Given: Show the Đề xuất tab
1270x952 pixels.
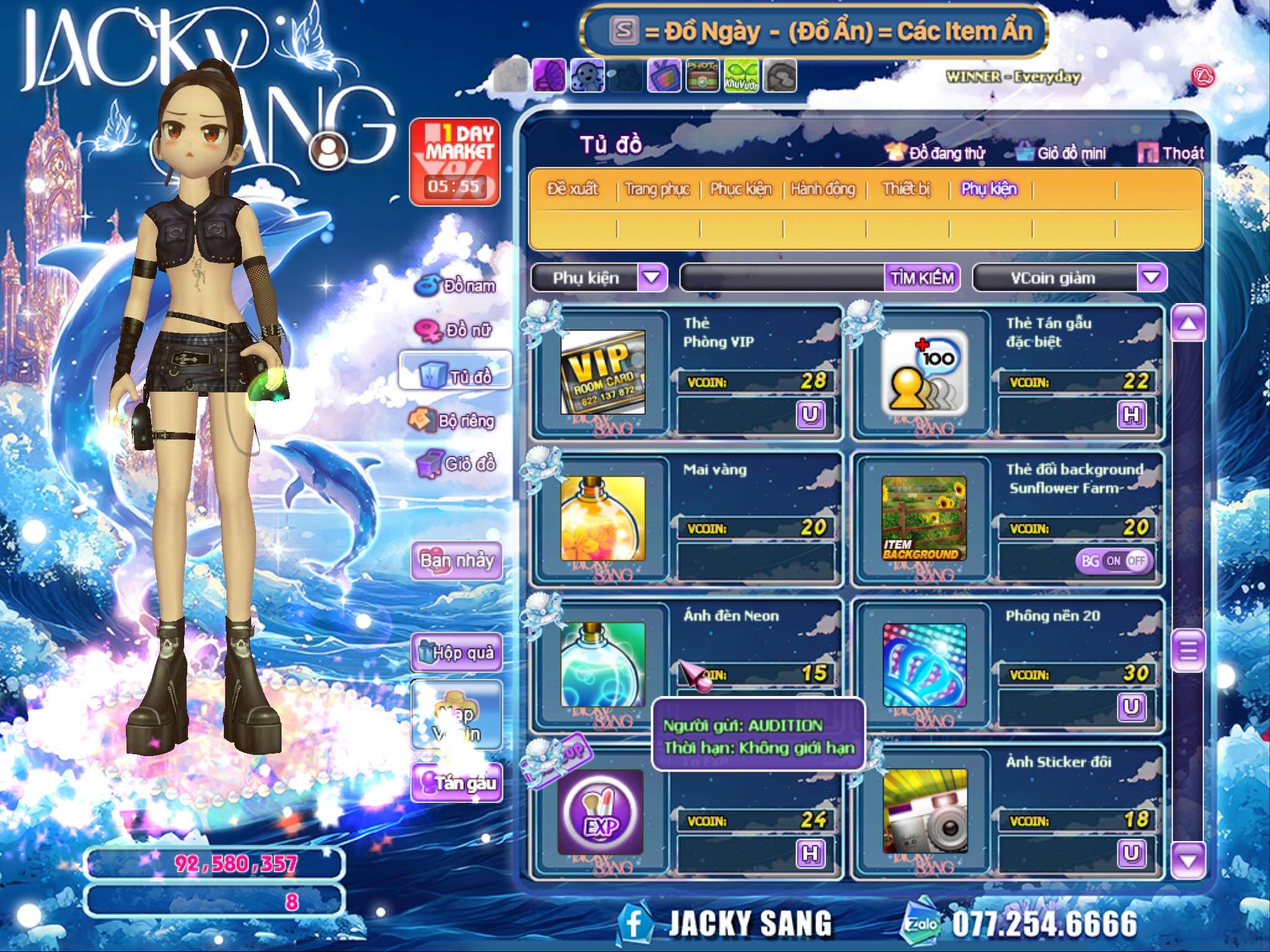Looking at the screenshot, I should click(x=572, y=189).
